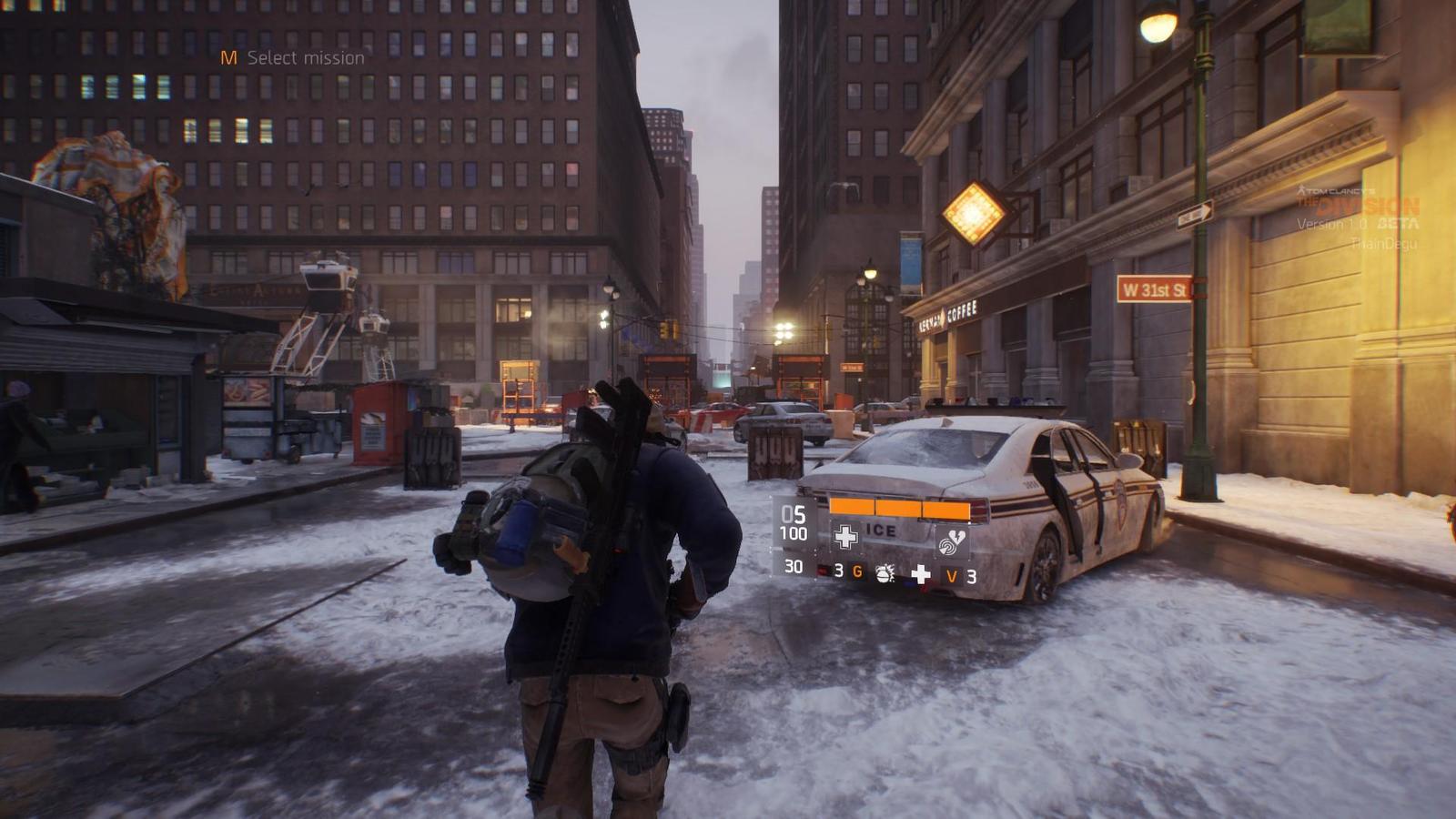Use the solid white medkit cross

(x=921, y=574)
